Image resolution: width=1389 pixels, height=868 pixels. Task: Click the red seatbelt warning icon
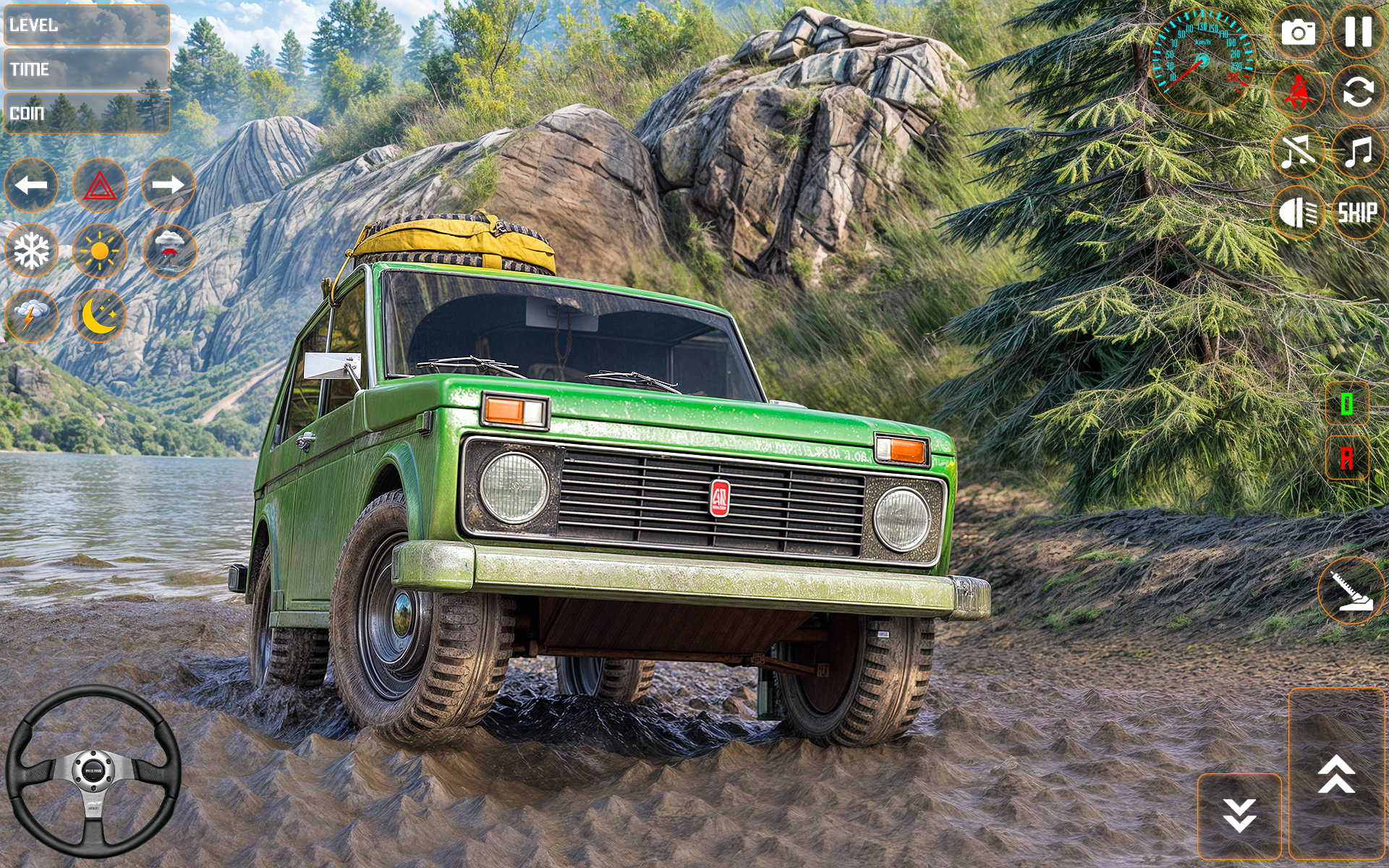(1299, 93)
